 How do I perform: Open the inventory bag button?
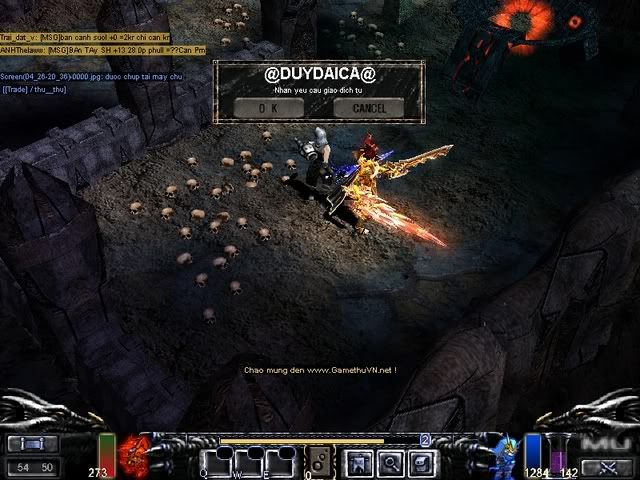[421, 462]
